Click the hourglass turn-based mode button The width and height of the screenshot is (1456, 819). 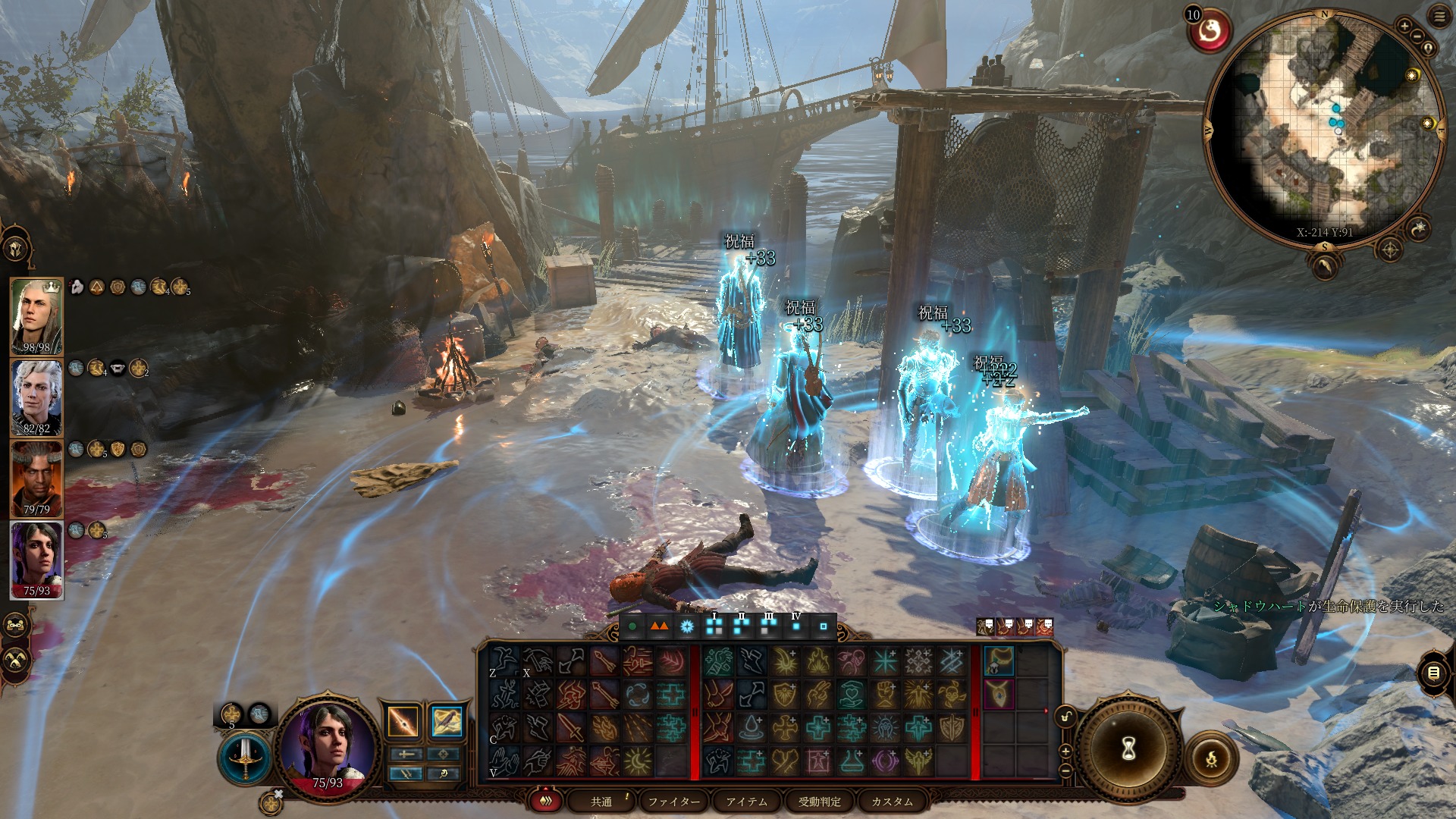1128,749
